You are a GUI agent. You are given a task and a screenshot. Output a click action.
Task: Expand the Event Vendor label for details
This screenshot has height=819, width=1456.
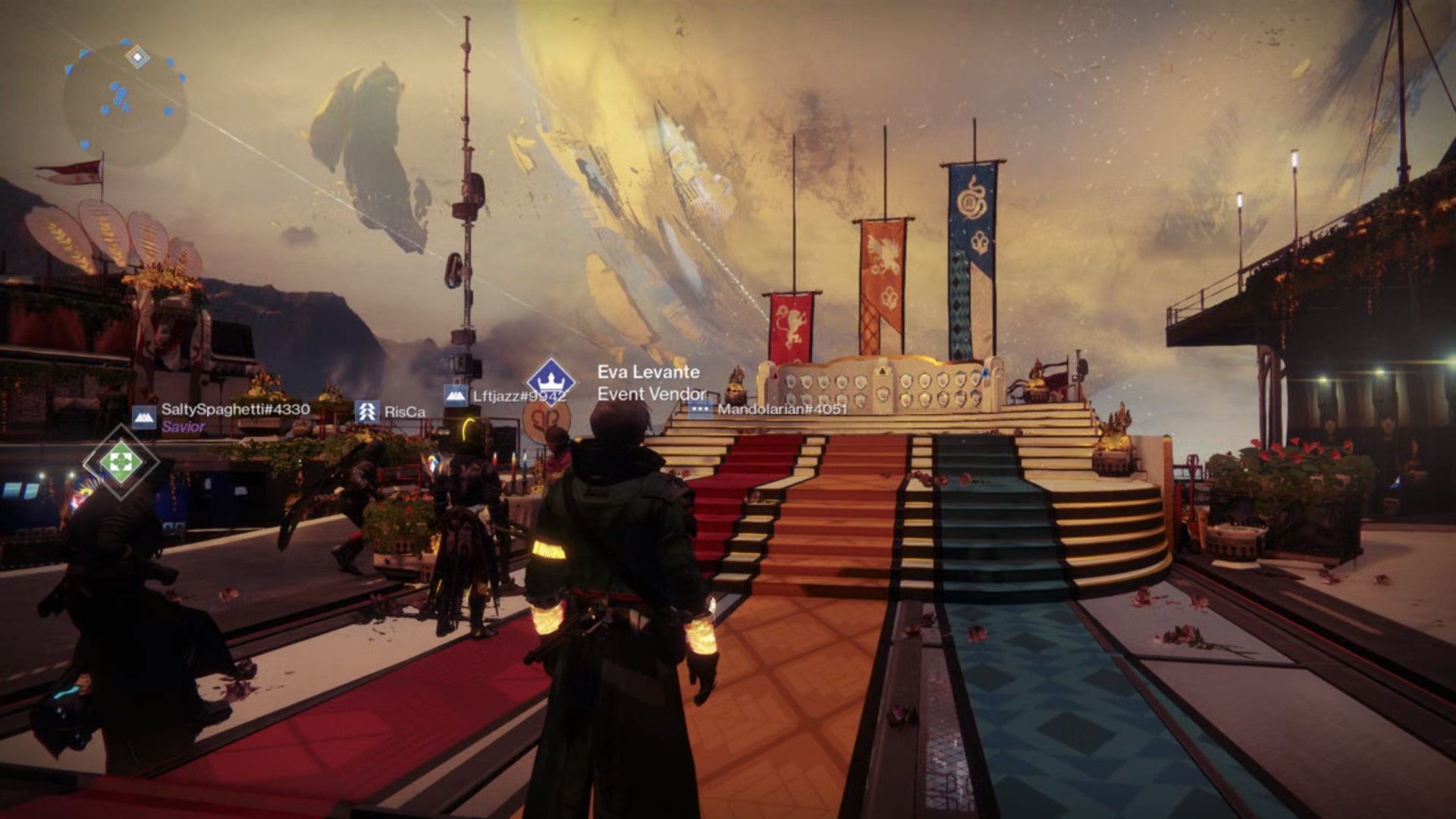pos(652,392)
